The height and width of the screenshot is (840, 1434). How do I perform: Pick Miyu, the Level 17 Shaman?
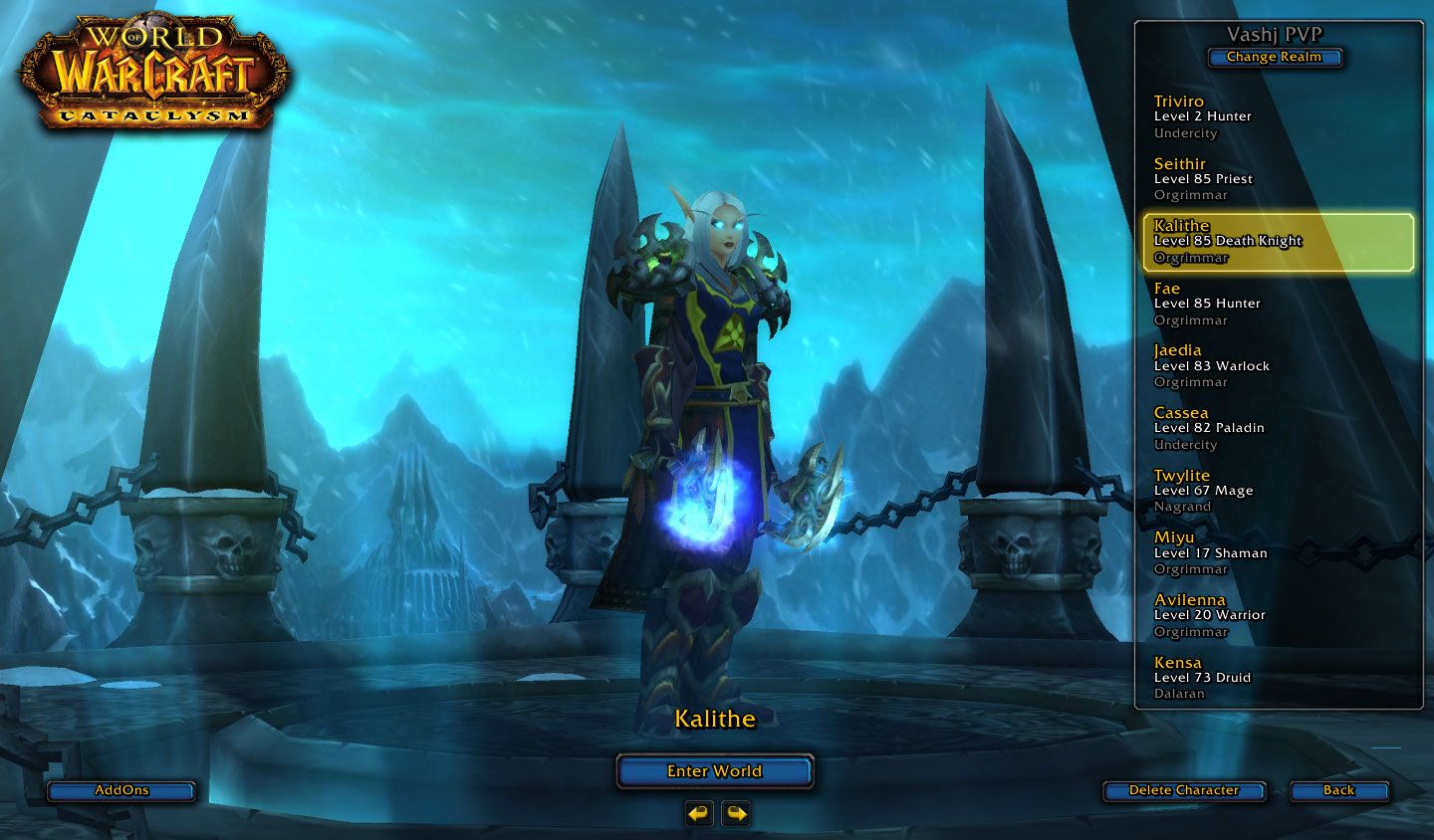click(1278, 553)
